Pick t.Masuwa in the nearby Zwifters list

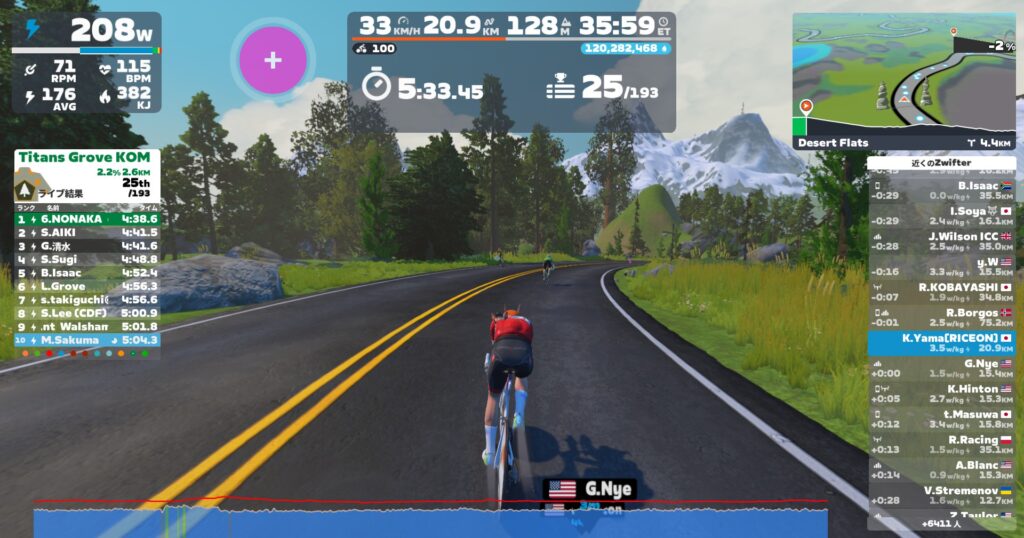pyautogui.click(x=941, y=419)
